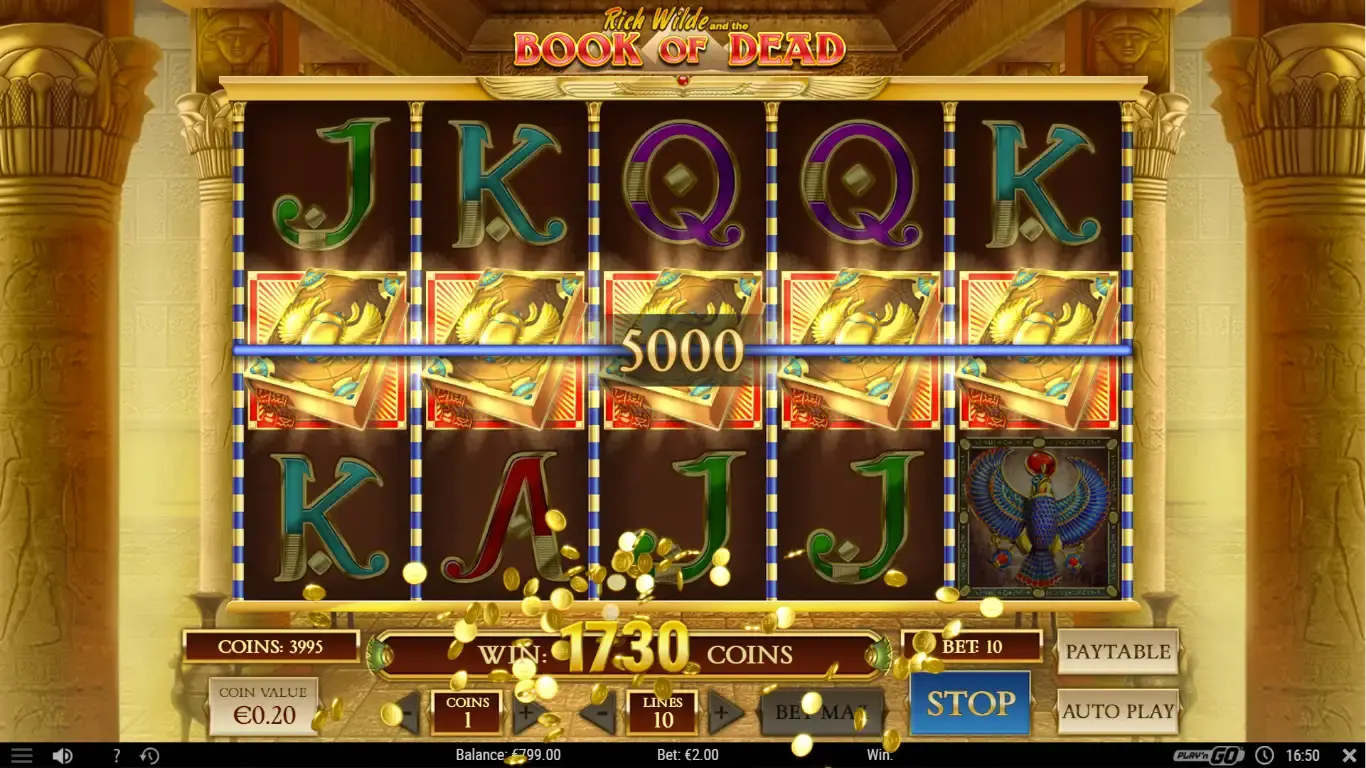1366x768 pixels.
Task: Increase lines with the plus stepper
Action: [722, 714]
